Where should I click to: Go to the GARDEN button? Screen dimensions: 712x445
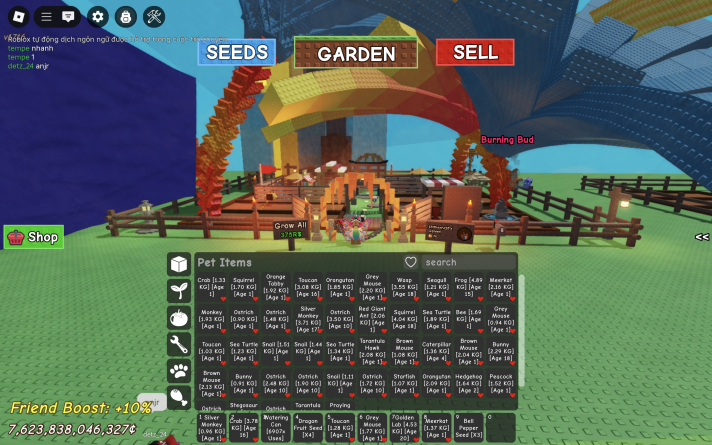click(x=356, y=54)
